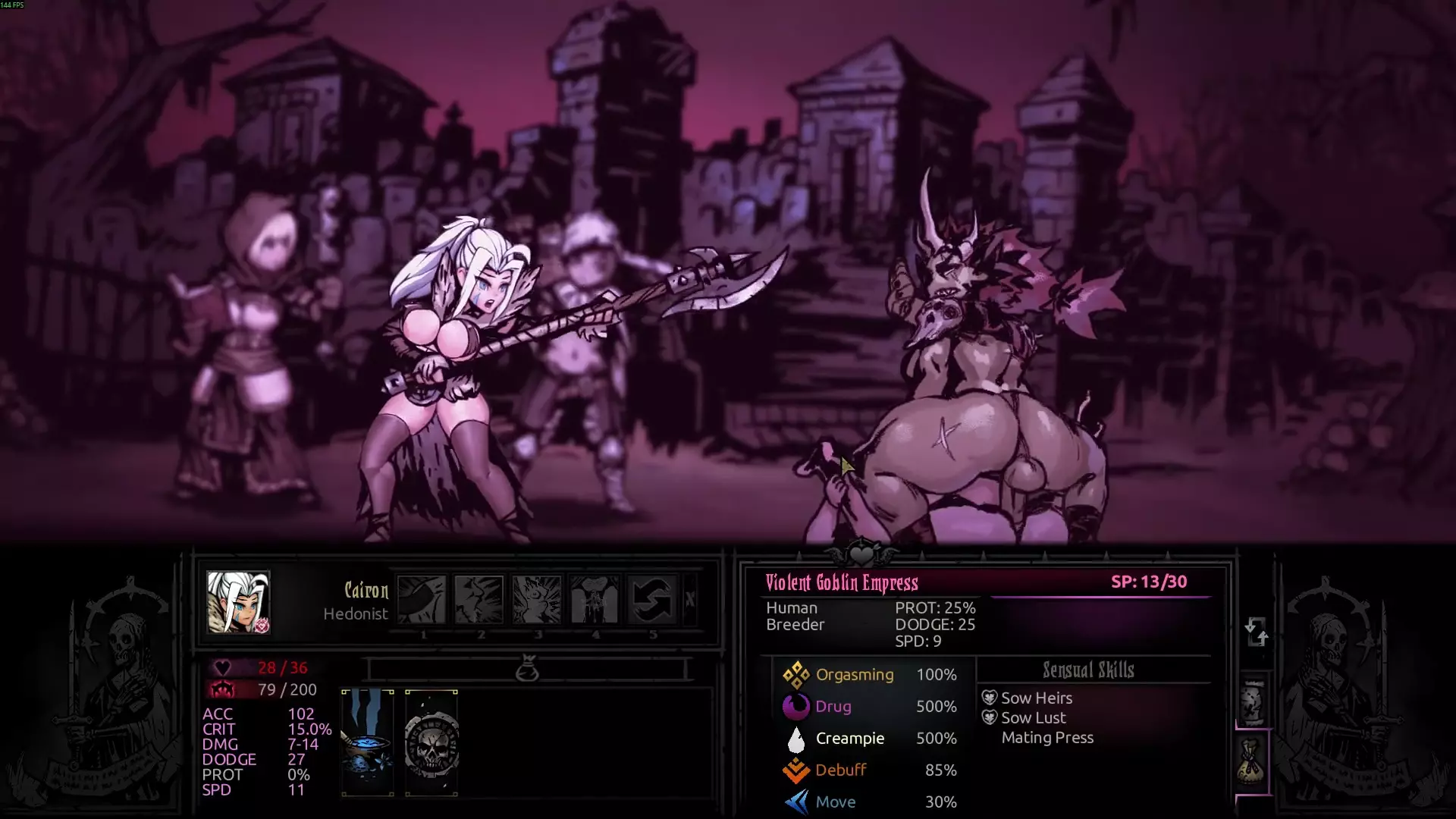This screenshot has width=1456, height=819.
Task: Choose the fourth combat skill icon
Action: tap(595, 600)
